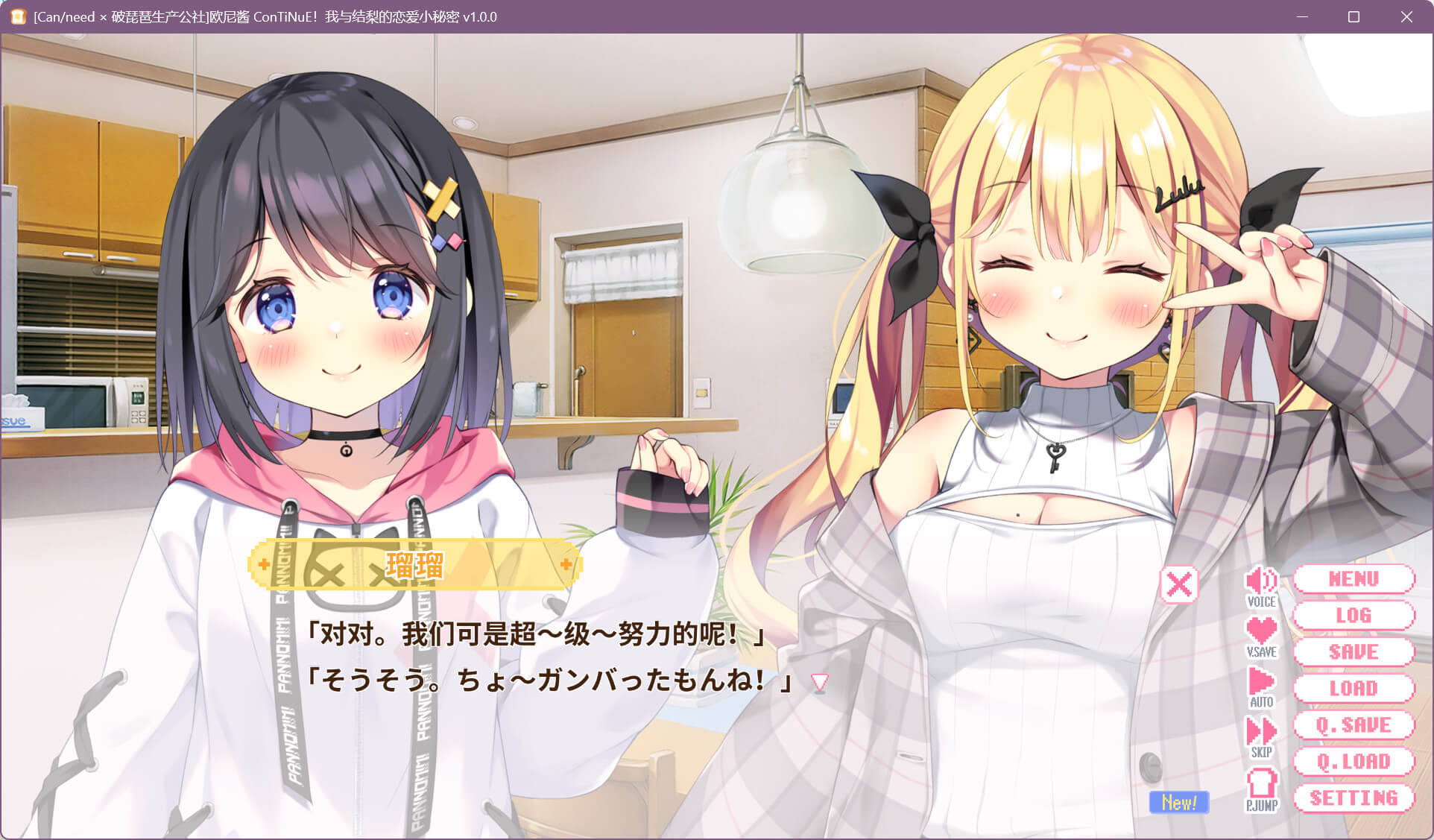Screen dimensions: 1434x840
Task: Click the blue New! badge
Action: click(x=1178, y=803)
